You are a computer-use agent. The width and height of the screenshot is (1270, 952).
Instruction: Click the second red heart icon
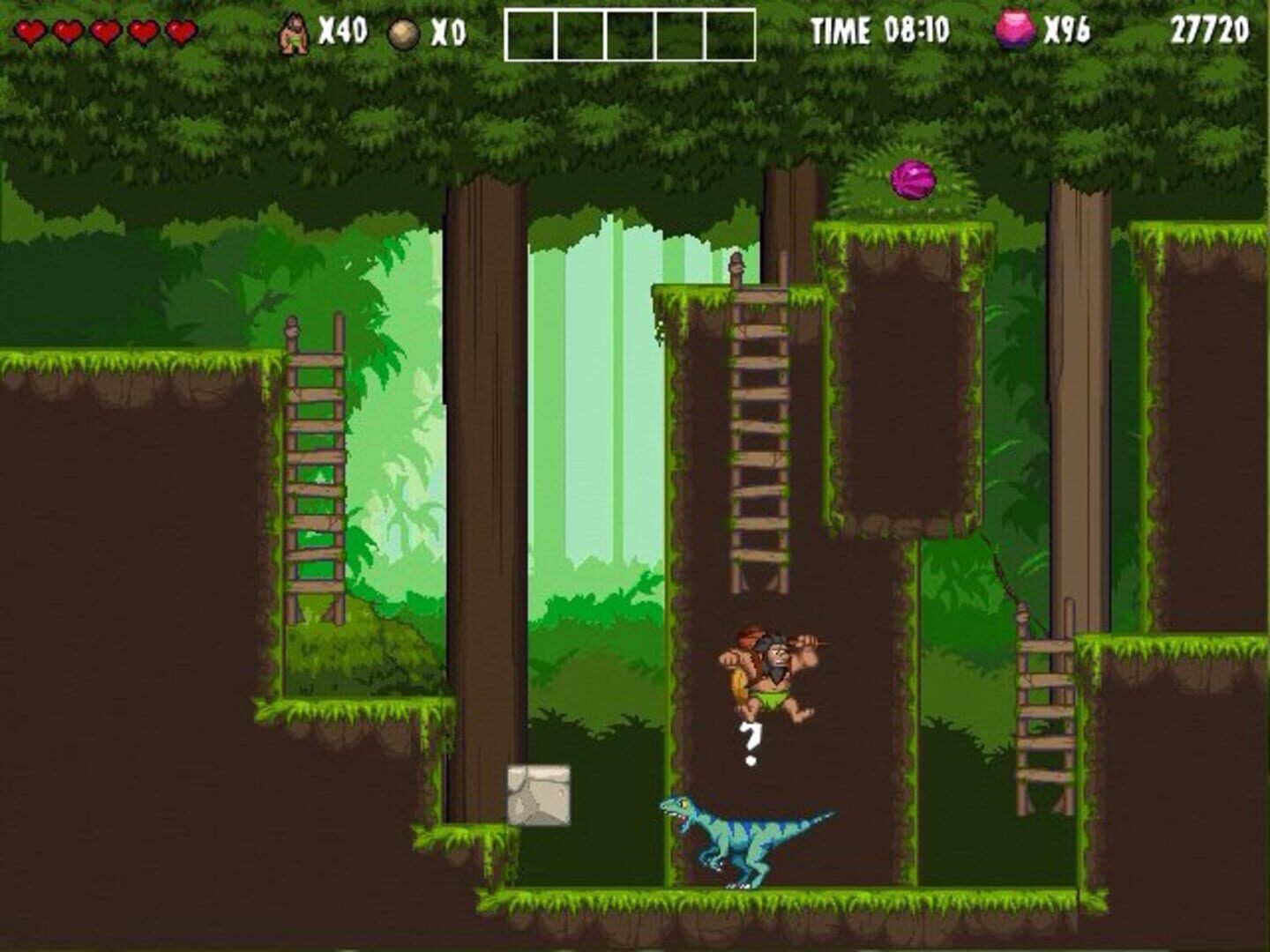69,31
